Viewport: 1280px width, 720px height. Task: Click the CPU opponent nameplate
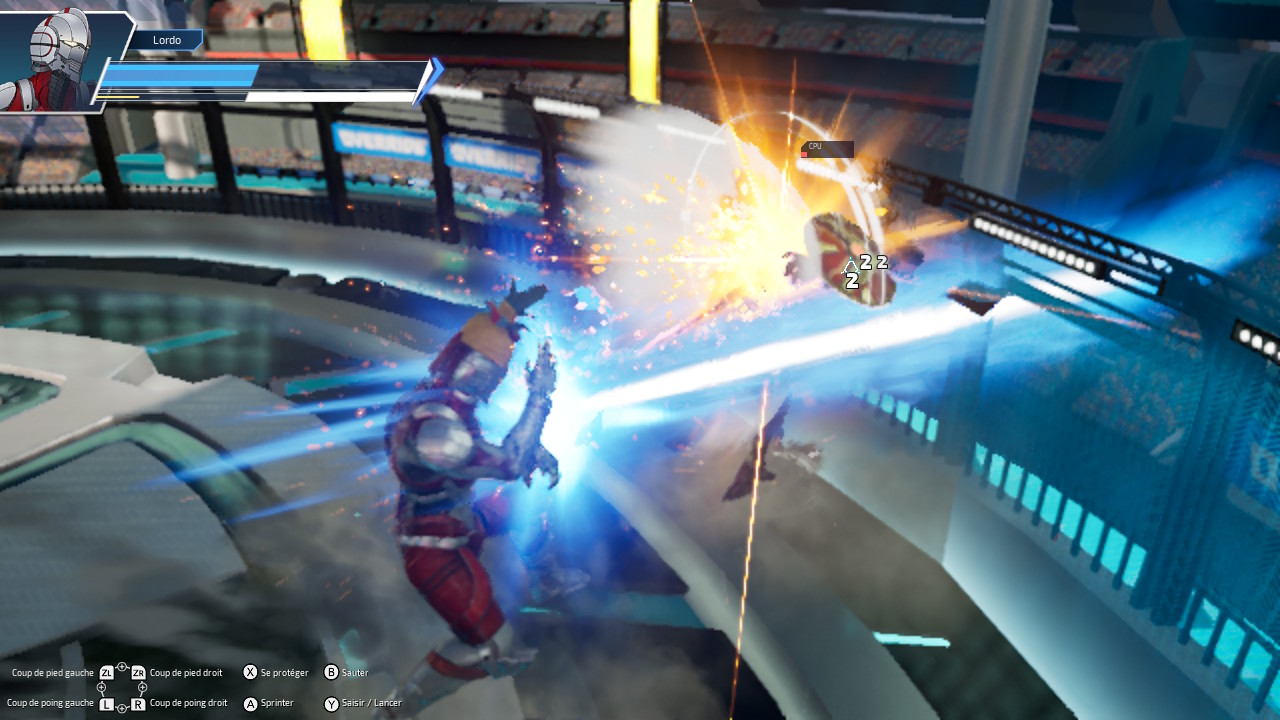pyautogui.click(x=827, y=149)
